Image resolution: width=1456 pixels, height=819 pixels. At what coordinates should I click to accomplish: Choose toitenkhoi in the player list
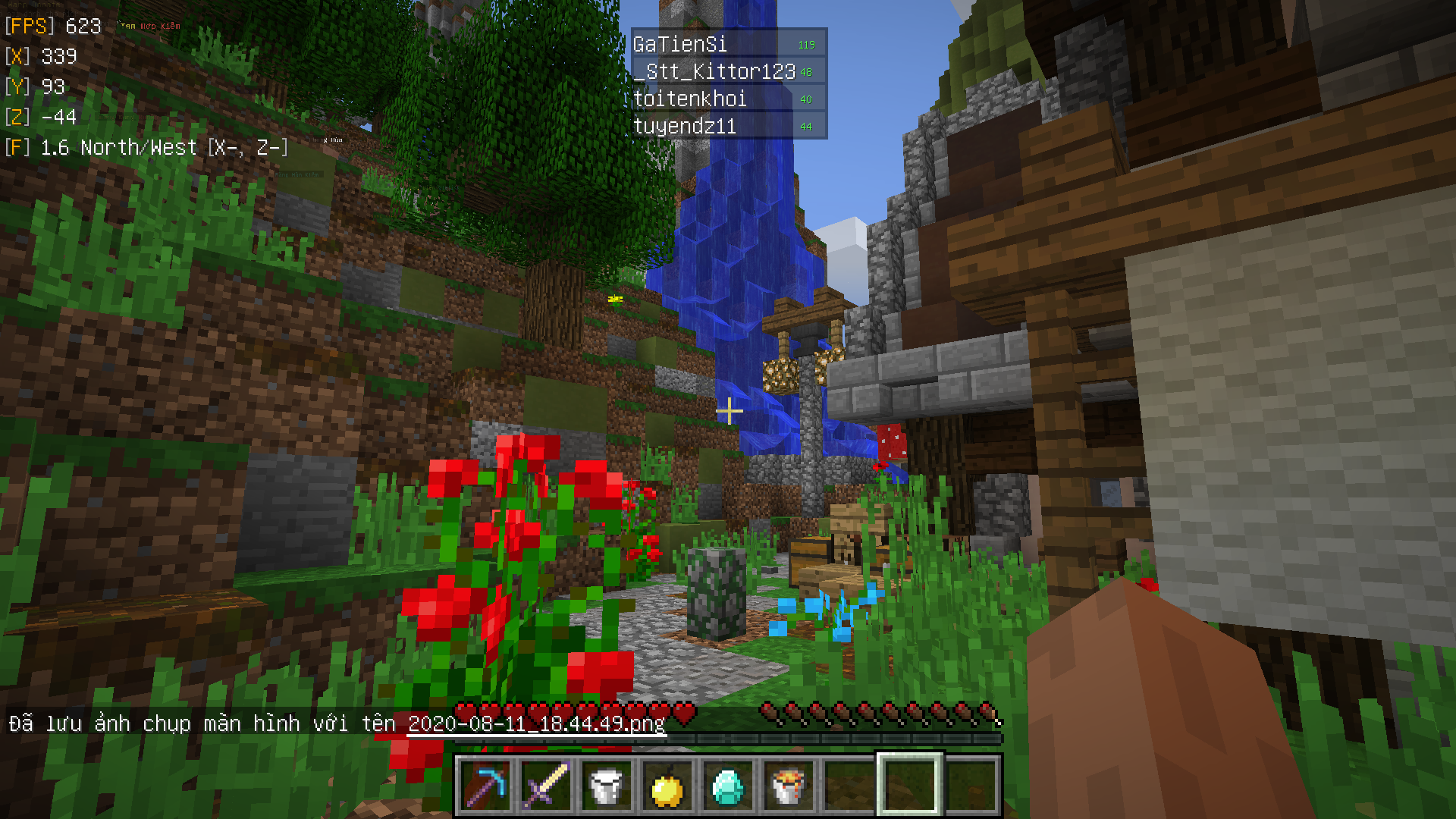[690, 99]
